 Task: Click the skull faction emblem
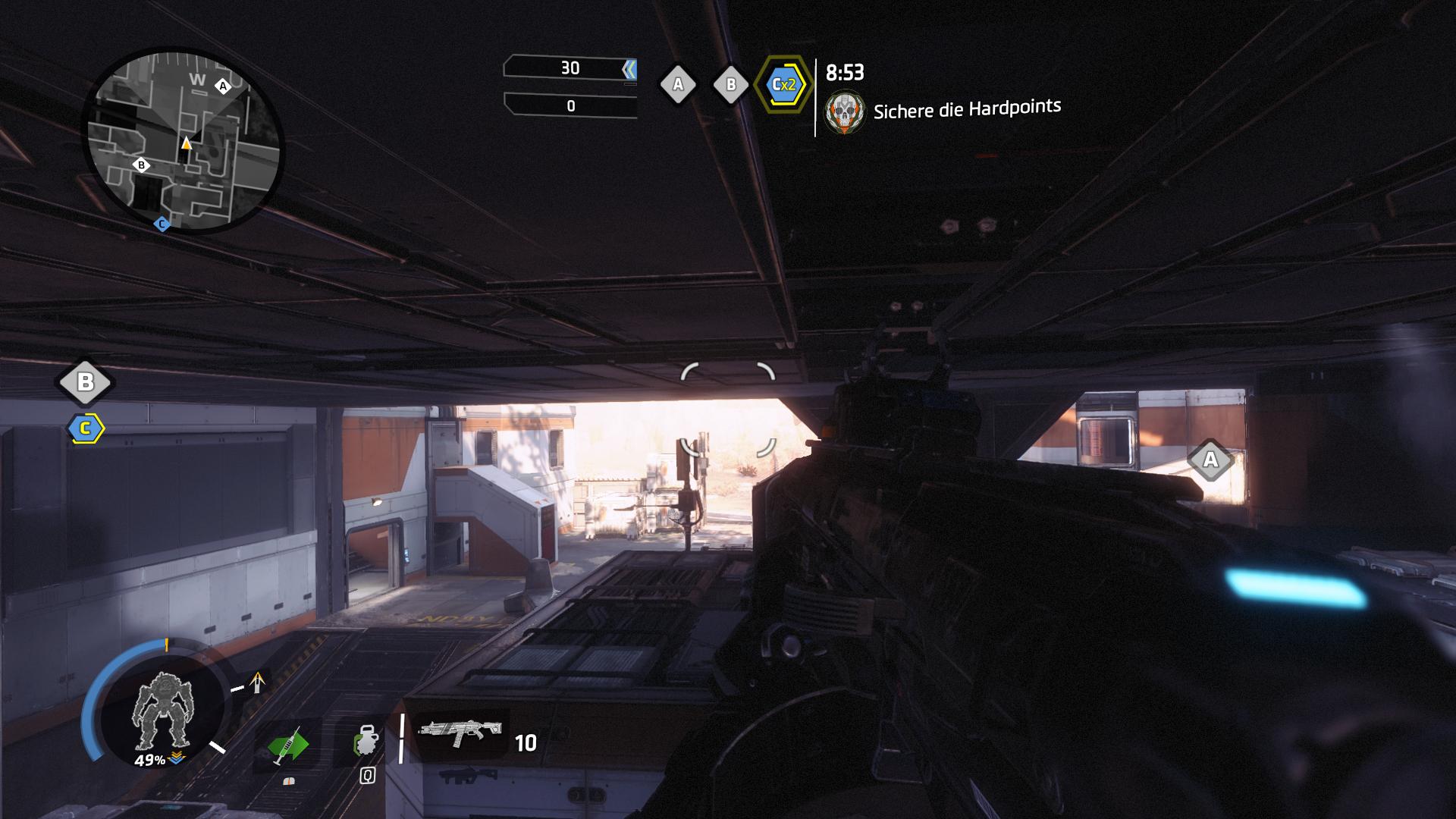click(x=844, y=113)
